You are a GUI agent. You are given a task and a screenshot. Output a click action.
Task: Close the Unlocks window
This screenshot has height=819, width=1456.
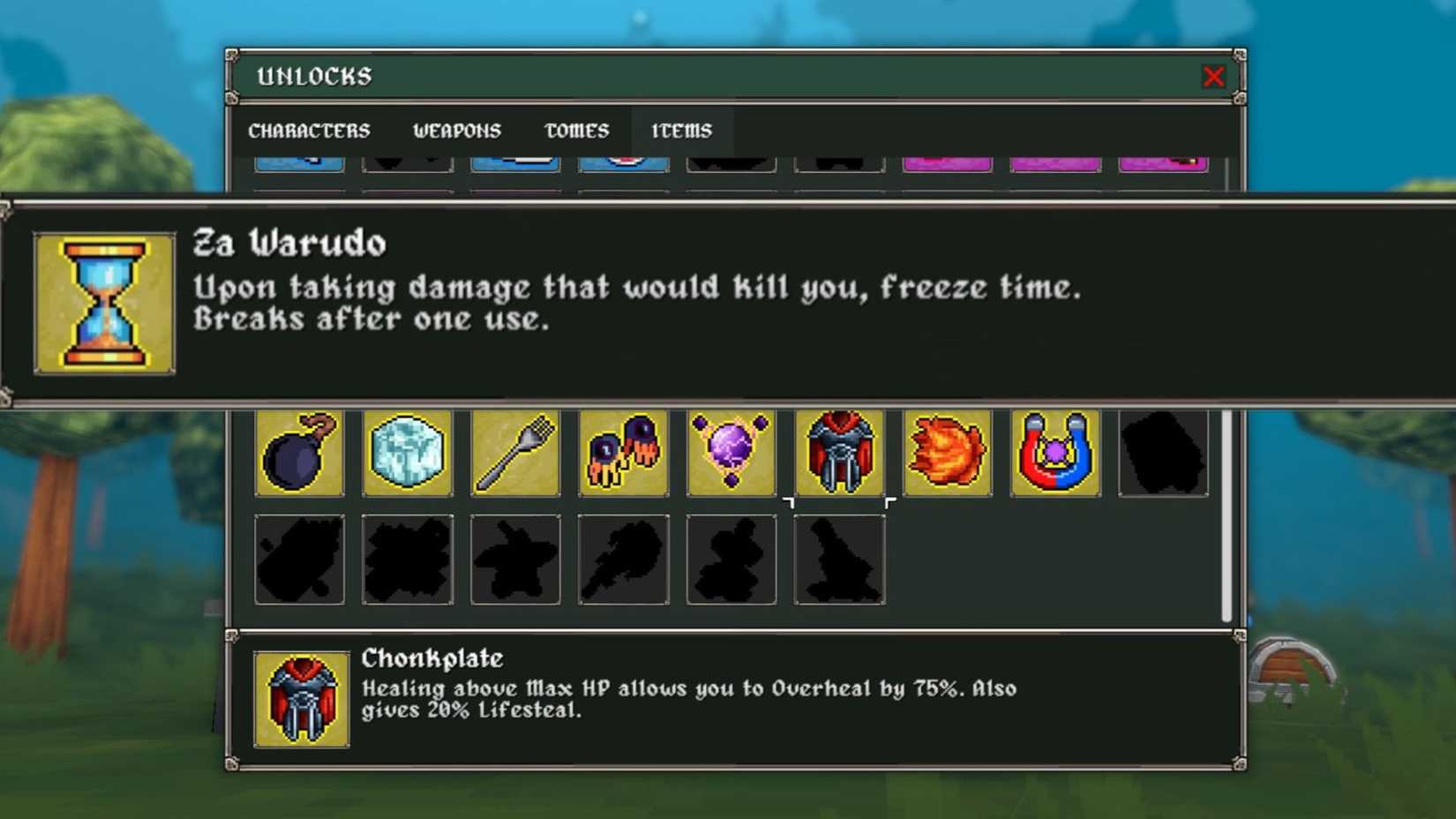[x=1214, y=77]
